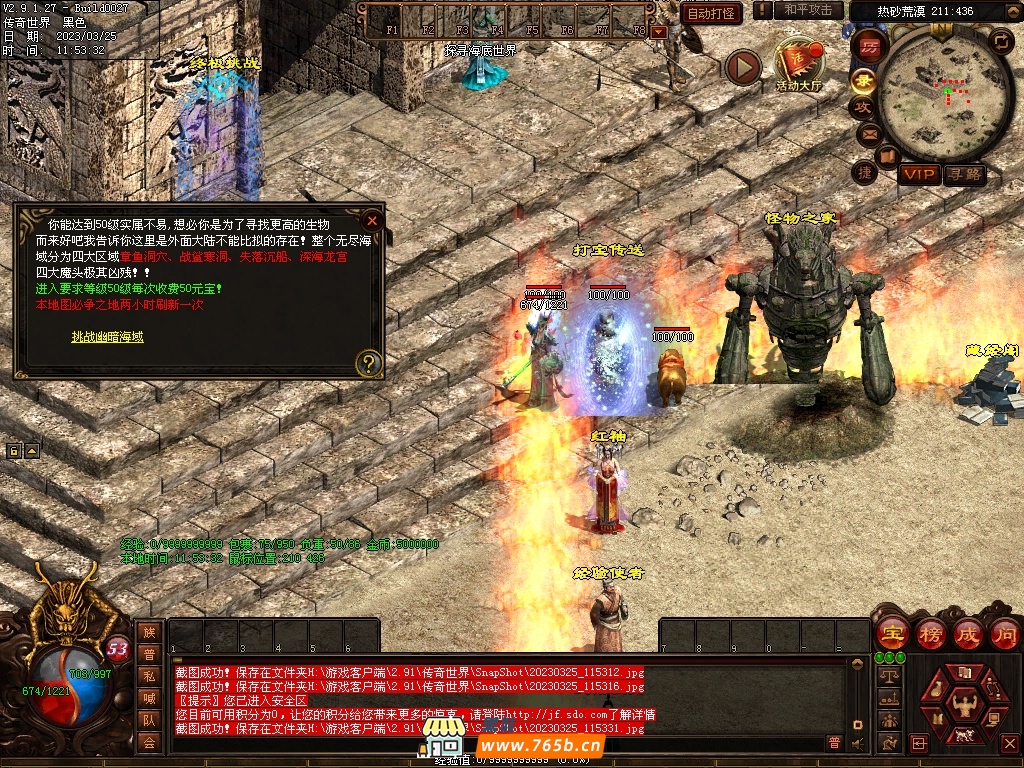This screenshot has width=1024, height=768.
Task: Open the 榜 ranking button
Action: pos(931,633)
